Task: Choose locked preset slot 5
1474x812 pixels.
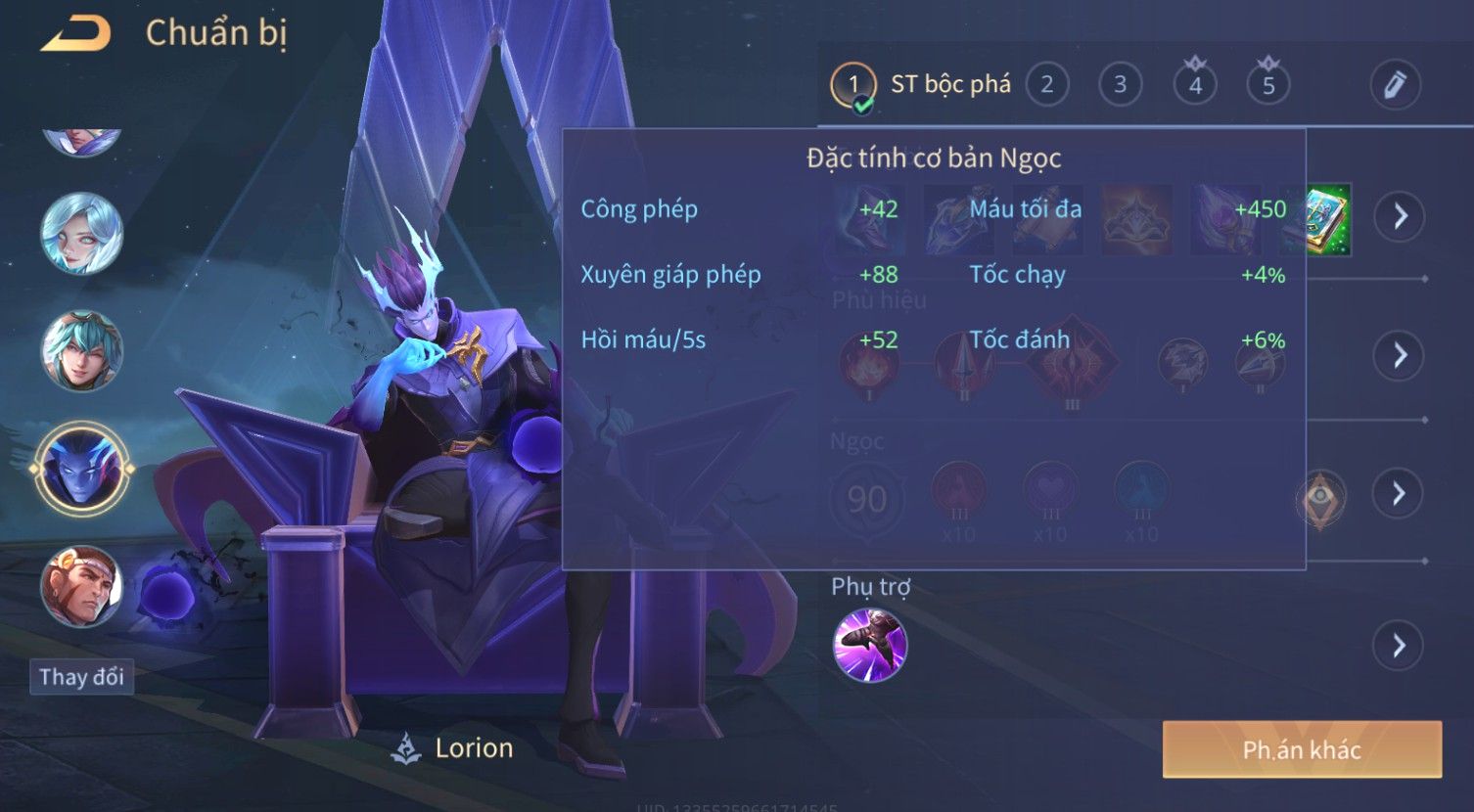Action: pos(1268,85)
